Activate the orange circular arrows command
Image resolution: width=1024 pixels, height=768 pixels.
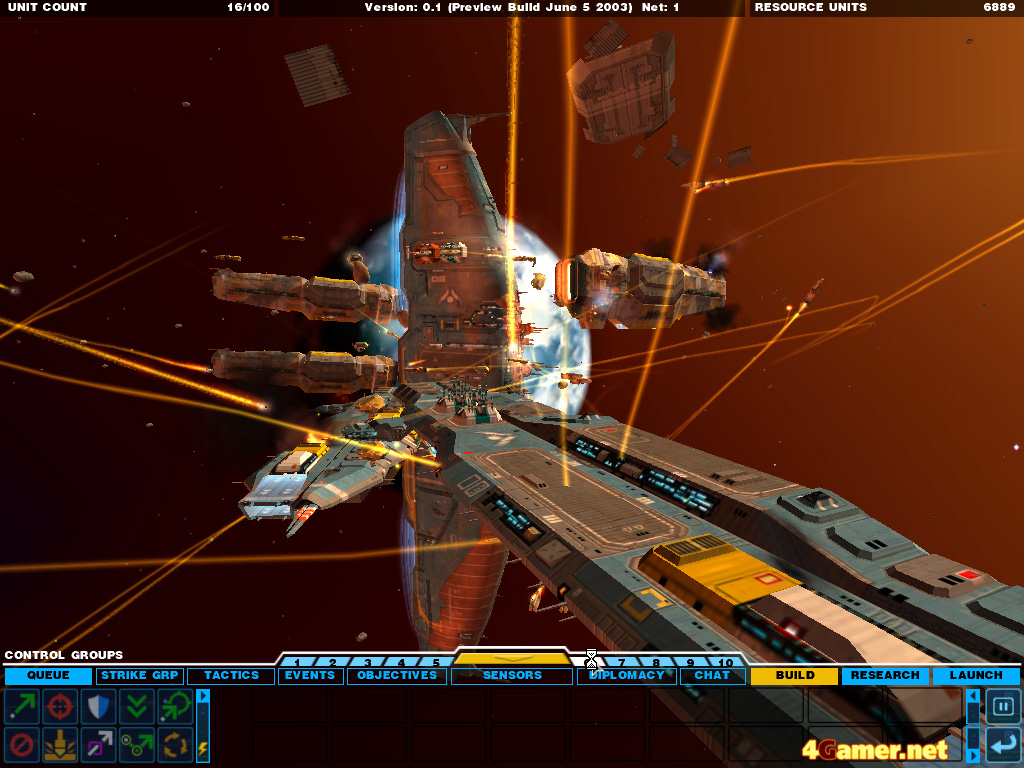tap(176, 745)
